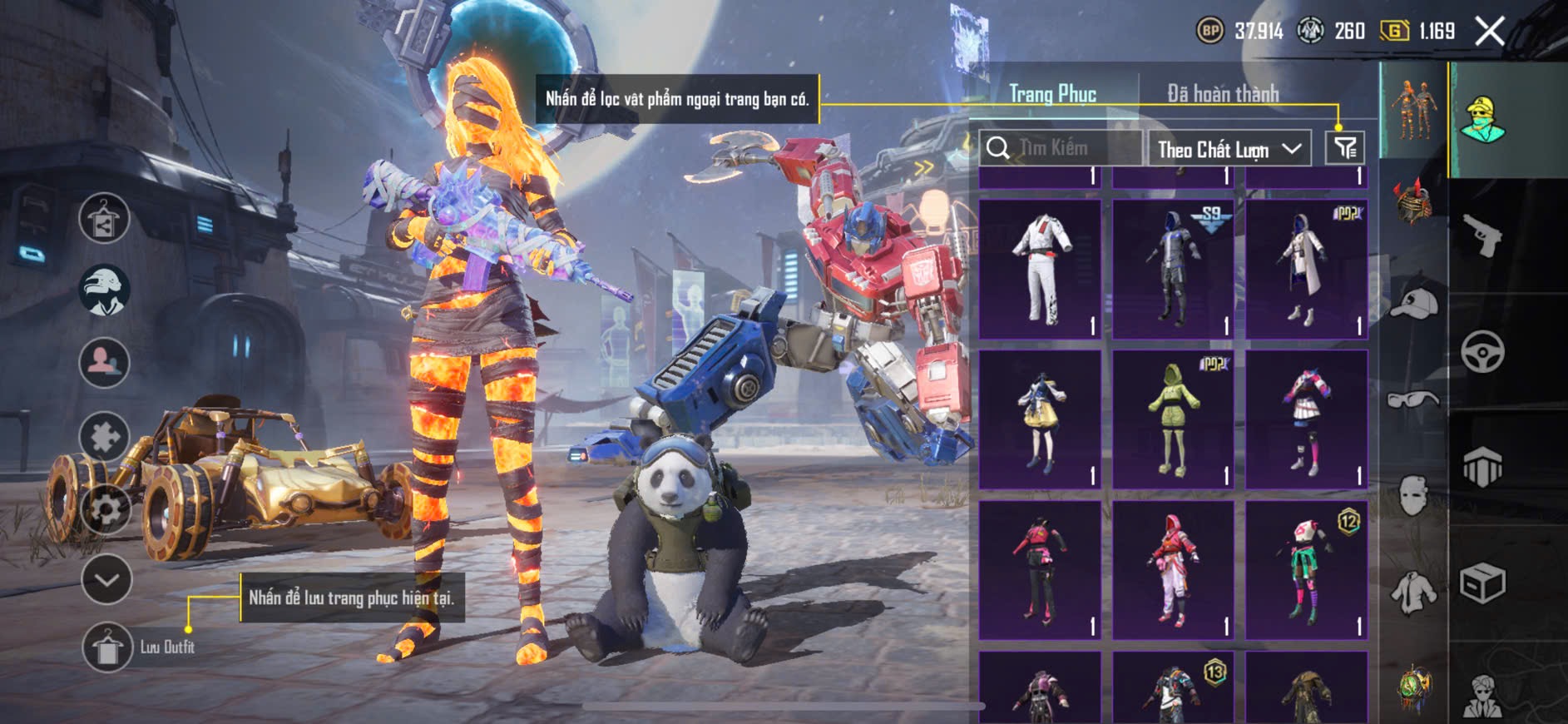Screen dimensions: 1568x724
Task: Open the hanger share outfit icon
Action: point(104,218)
